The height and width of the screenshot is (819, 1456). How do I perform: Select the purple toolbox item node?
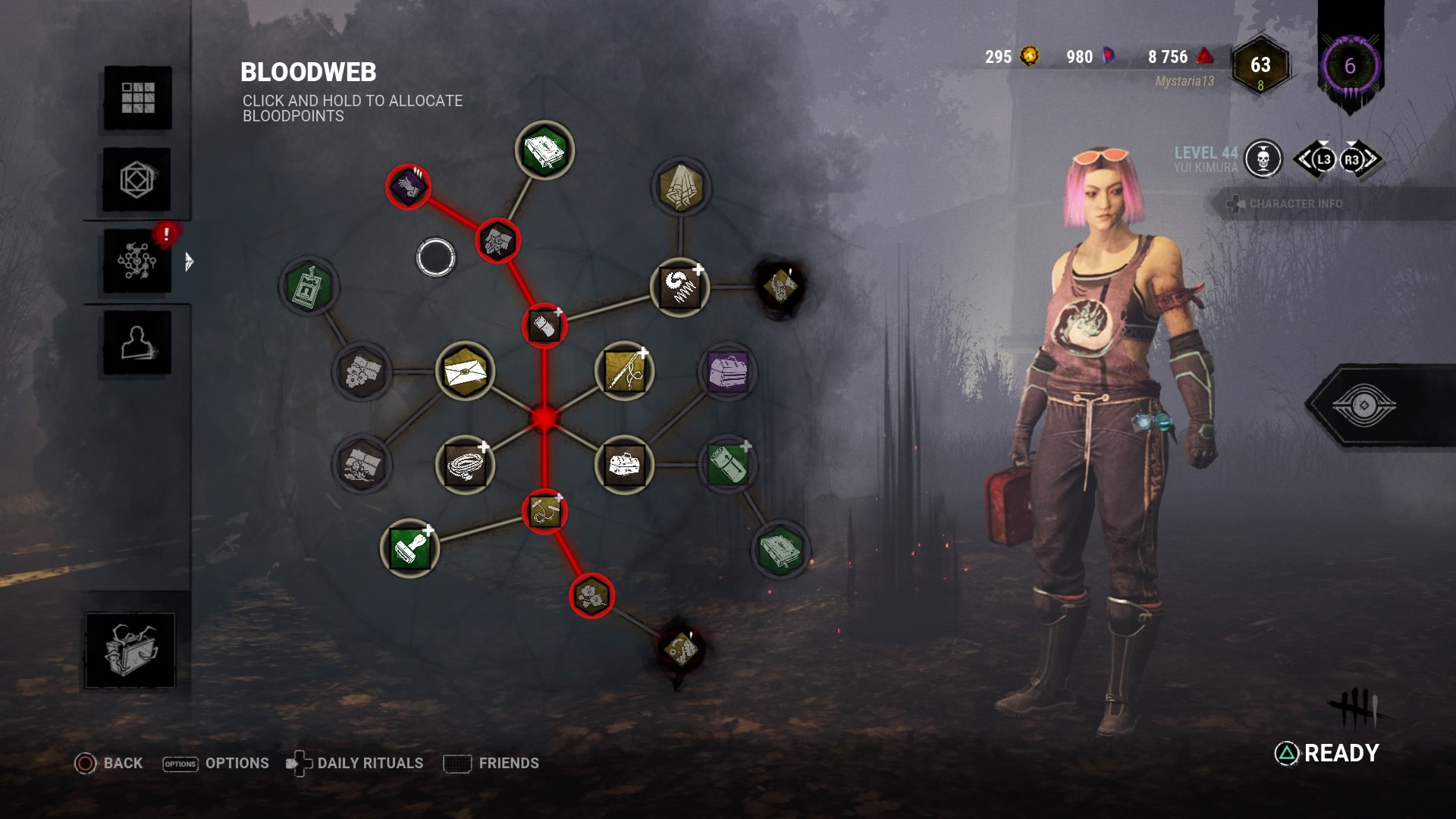click(727, 372)
